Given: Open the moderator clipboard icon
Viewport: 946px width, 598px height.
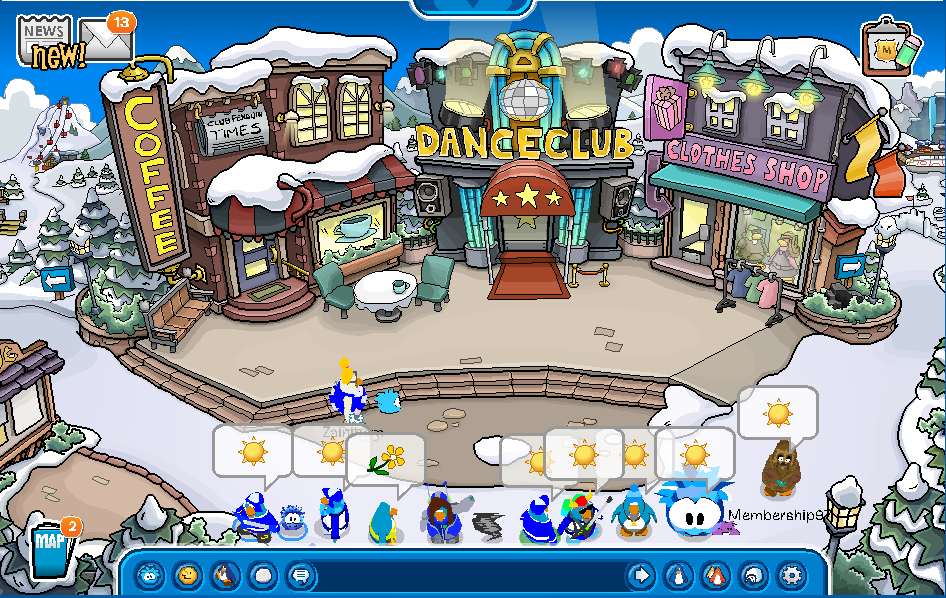Looking at the screenshot, I should (890, 47).
